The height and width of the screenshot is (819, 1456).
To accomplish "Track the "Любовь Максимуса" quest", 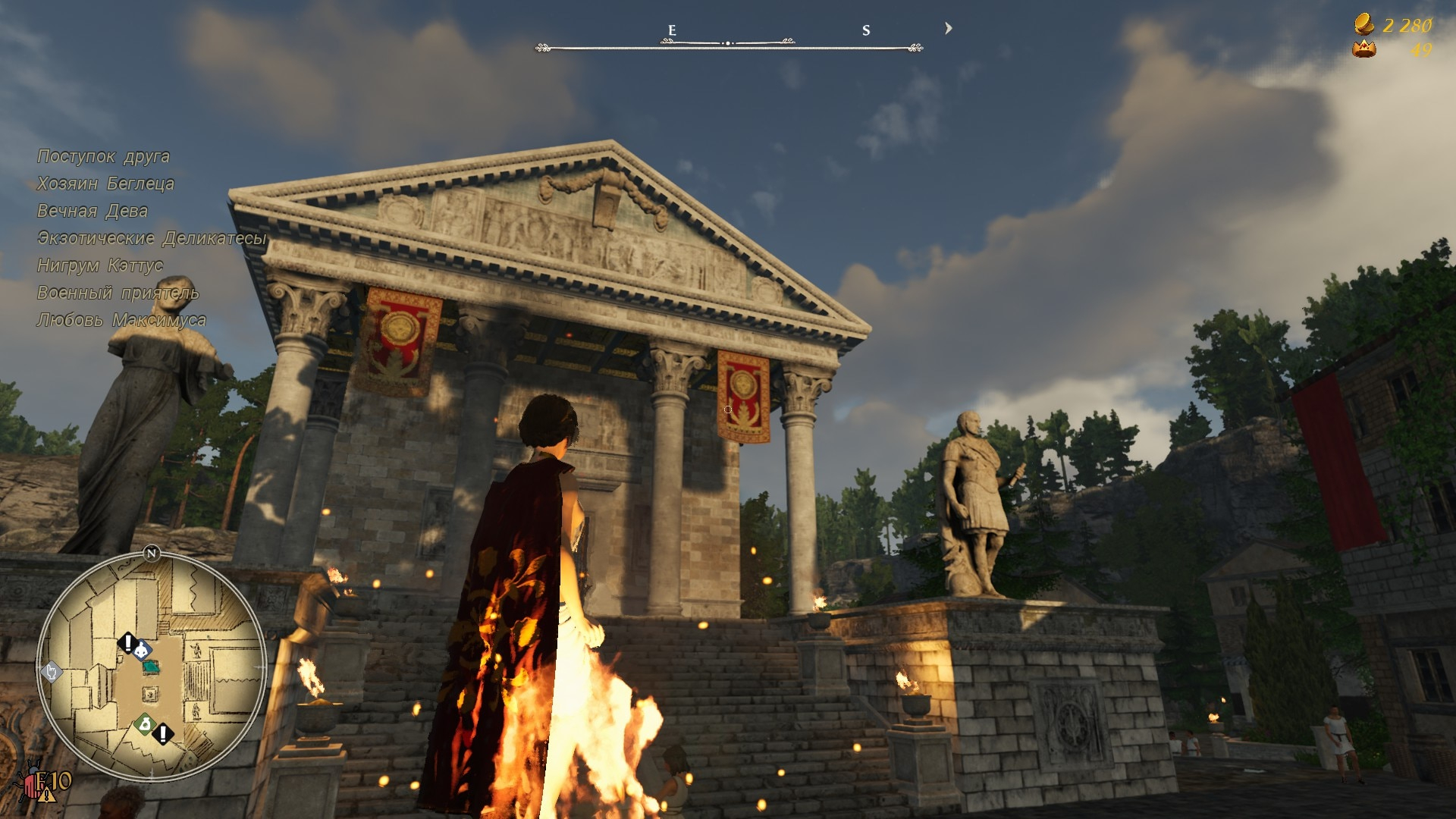I will coord(121,320).
